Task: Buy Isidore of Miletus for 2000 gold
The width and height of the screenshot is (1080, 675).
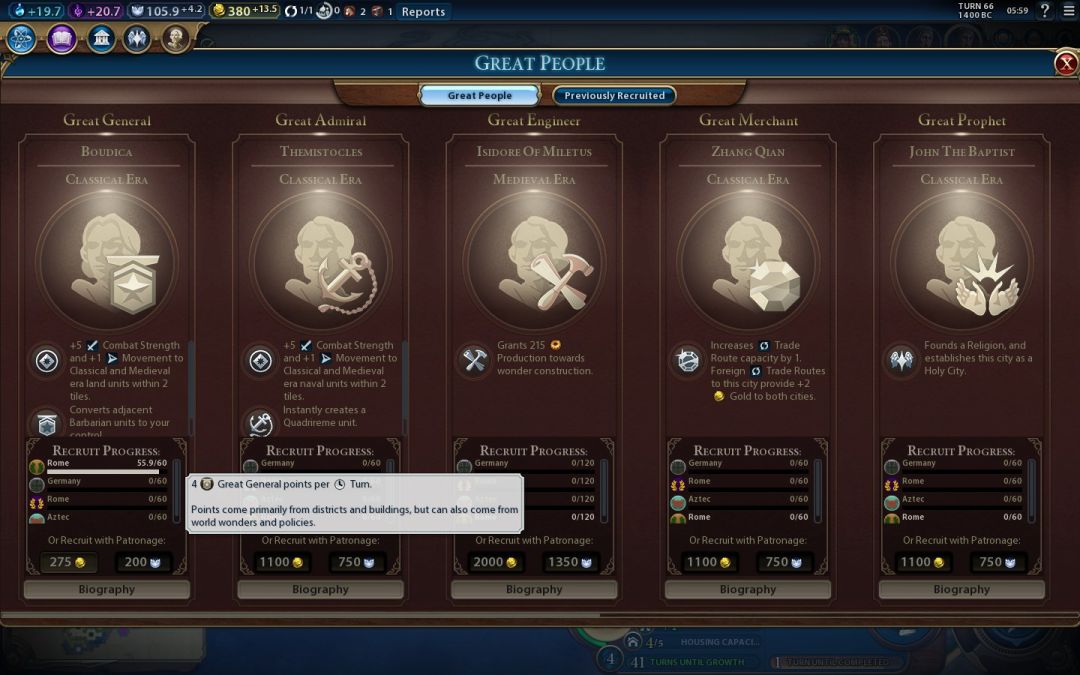Action: point(496,563)
